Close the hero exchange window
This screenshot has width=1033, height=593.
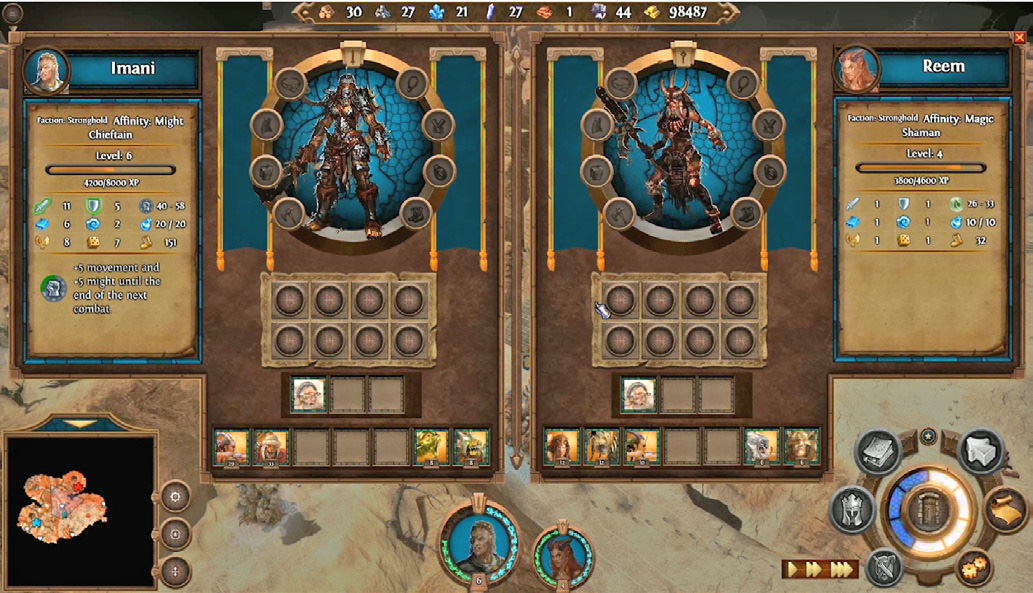tap(1019, 37)
